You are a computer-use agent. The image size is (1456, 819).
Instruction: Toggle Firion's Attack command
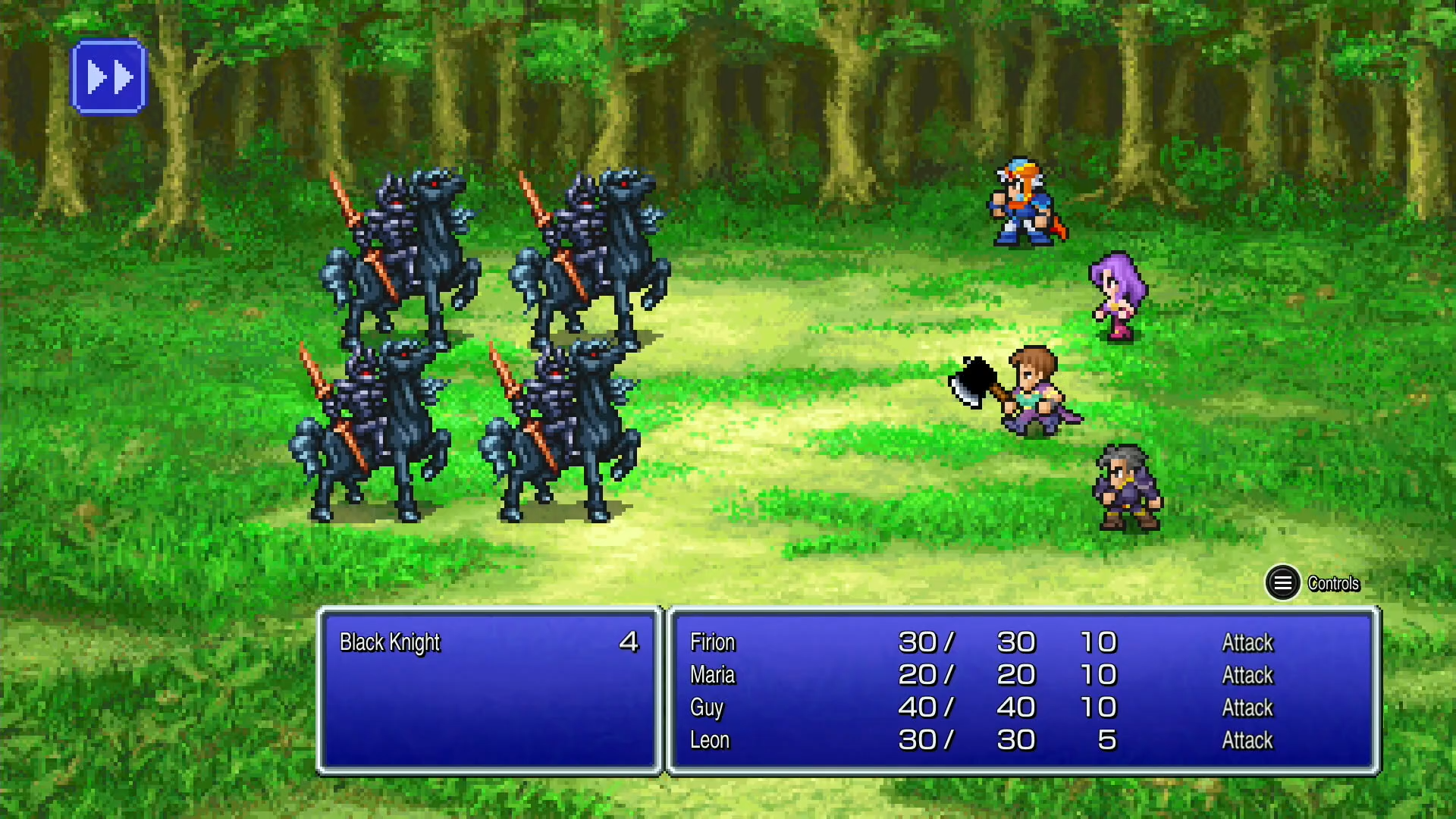pos(1247,642)
